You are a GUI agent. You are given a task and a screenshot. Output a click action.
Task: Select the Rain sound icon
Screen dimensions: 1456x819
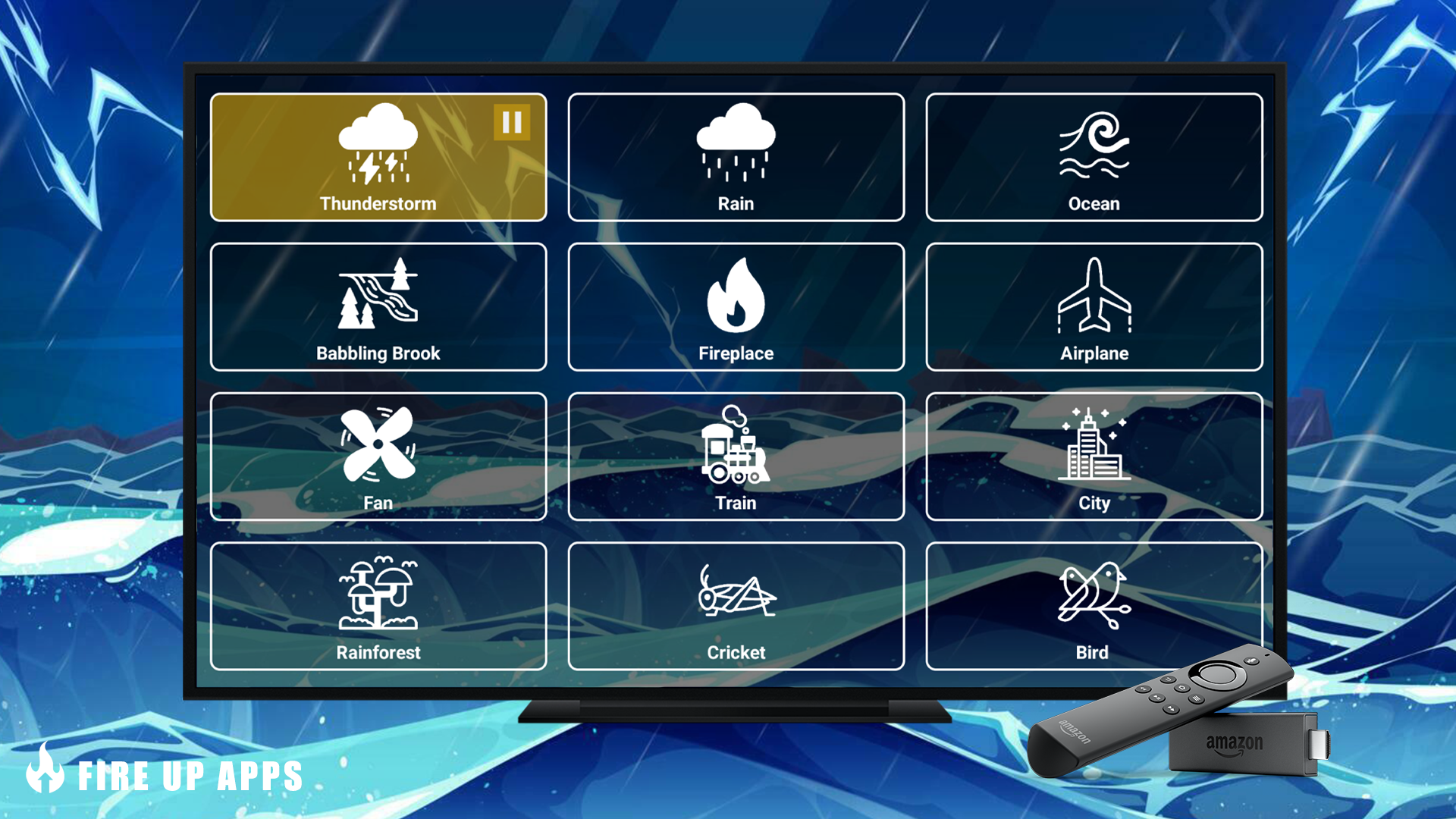pyautogui.click(x=736, y=146)
